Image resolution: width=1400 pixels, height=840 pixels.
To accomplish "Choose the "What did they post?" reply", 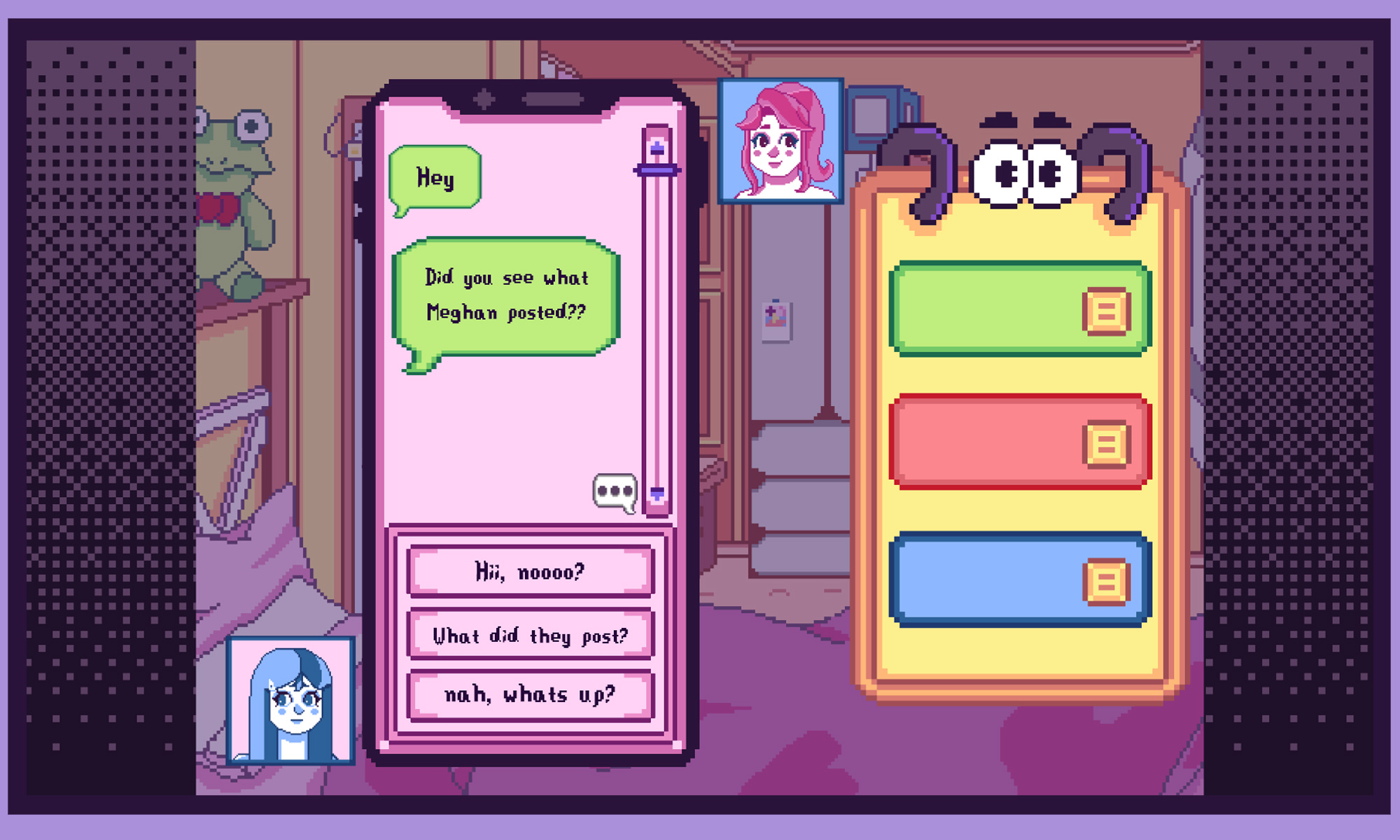I will click(530, 635).
